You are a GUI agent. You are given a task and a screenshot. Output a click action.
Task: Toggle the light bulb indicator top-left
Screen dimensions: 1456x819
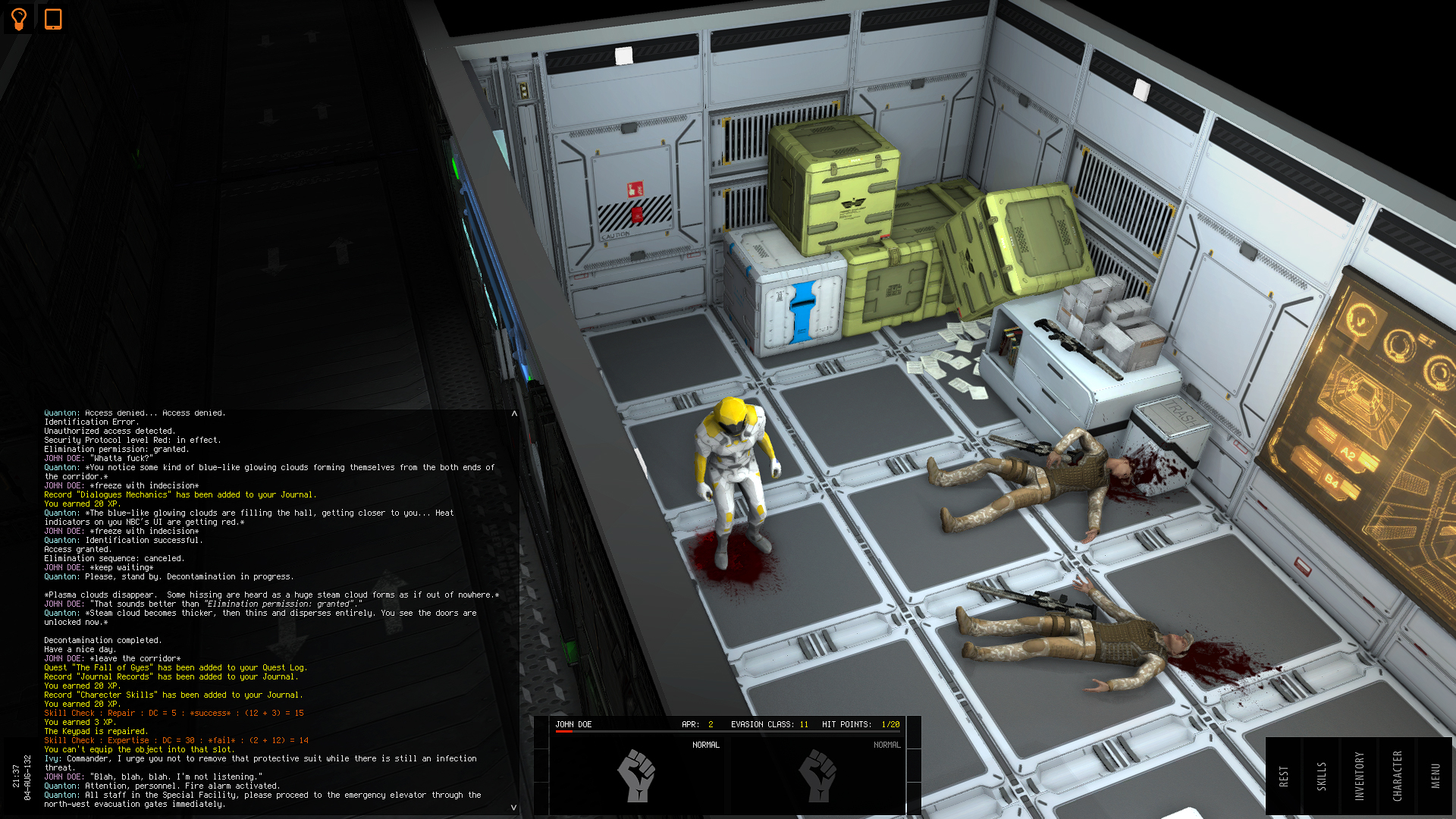17,18
